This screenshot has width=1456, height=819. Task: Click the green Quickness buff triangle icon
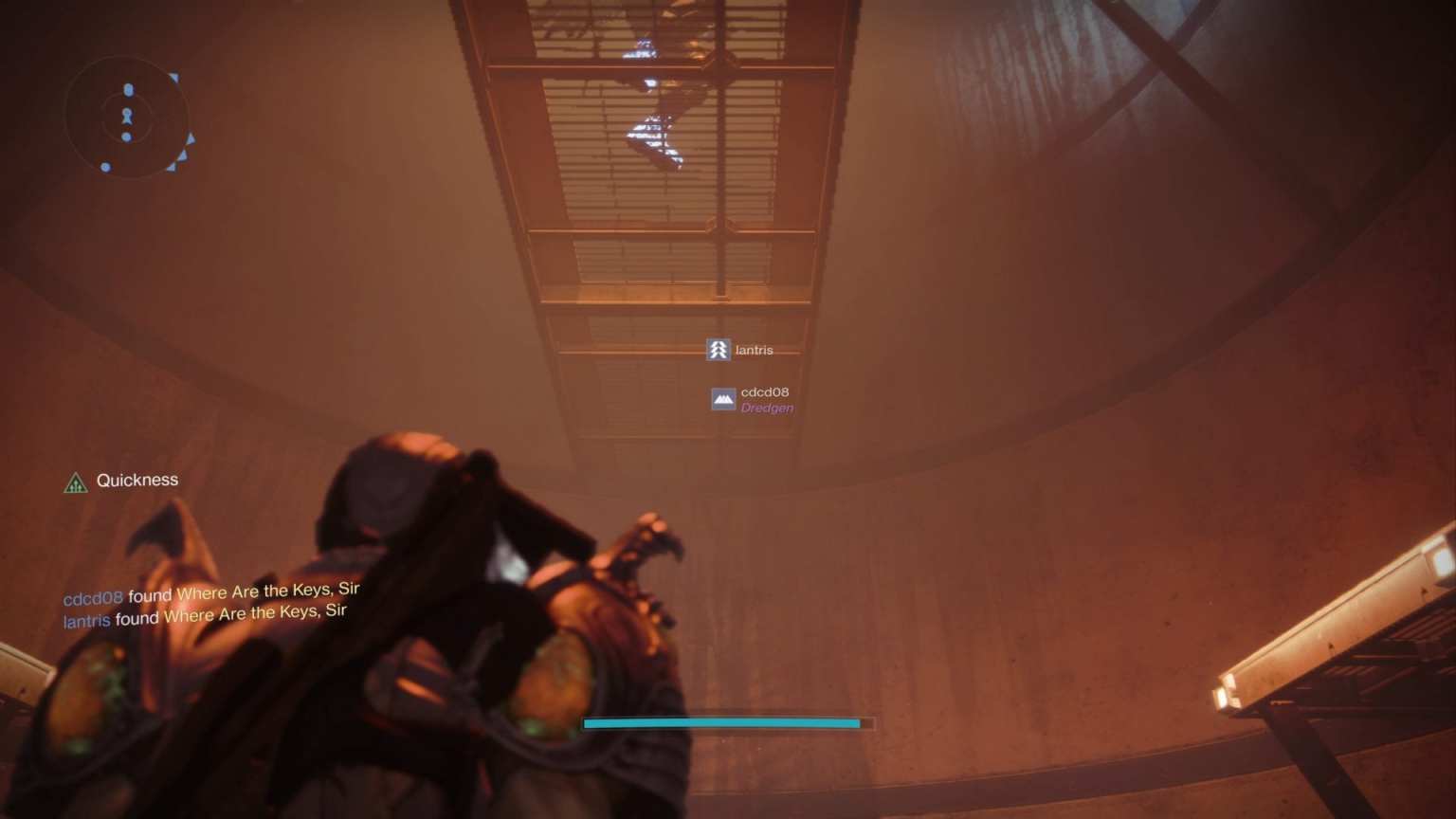pyautogui.click(x=75, y=483)
